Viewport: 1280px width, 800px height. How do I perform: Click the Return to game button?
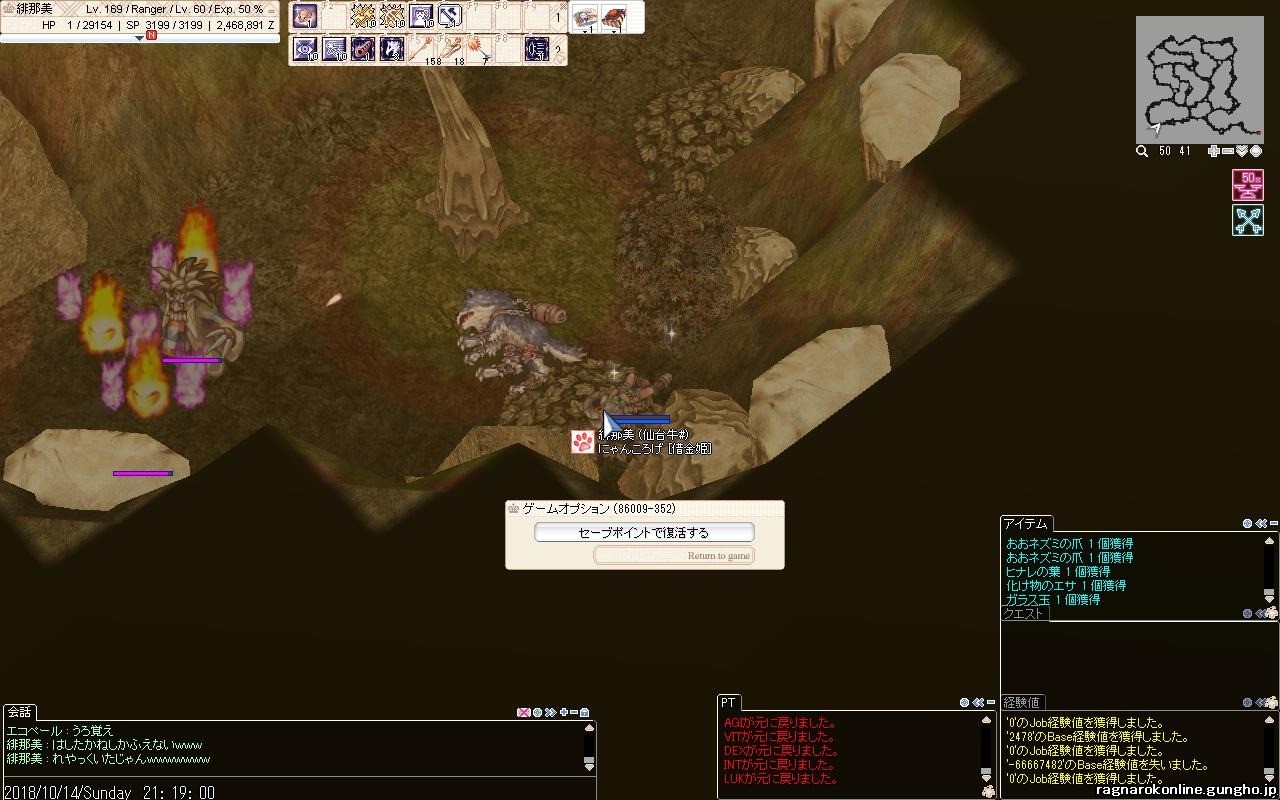(674, 555)
